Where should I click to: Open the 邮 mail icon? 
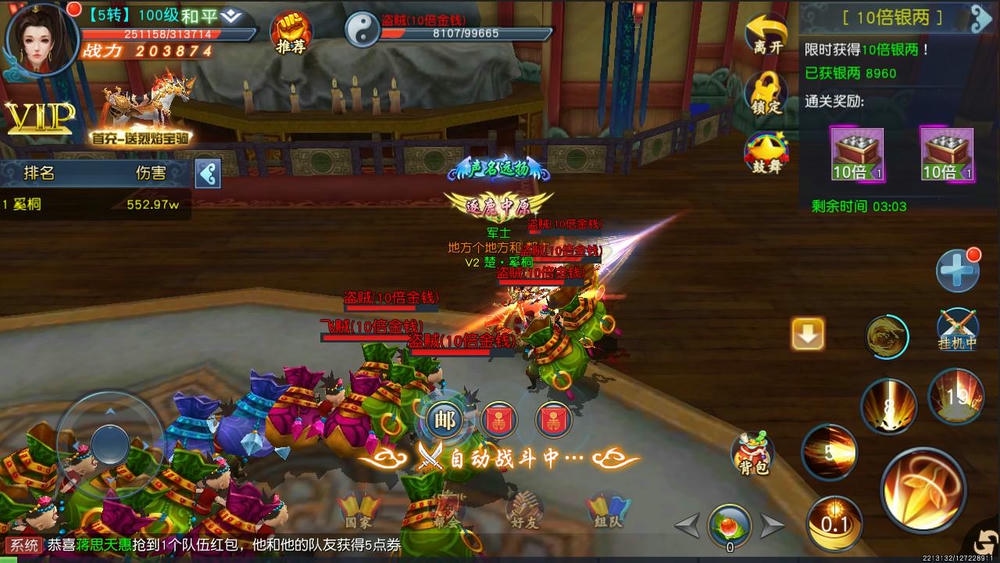(x=445, y=419)
